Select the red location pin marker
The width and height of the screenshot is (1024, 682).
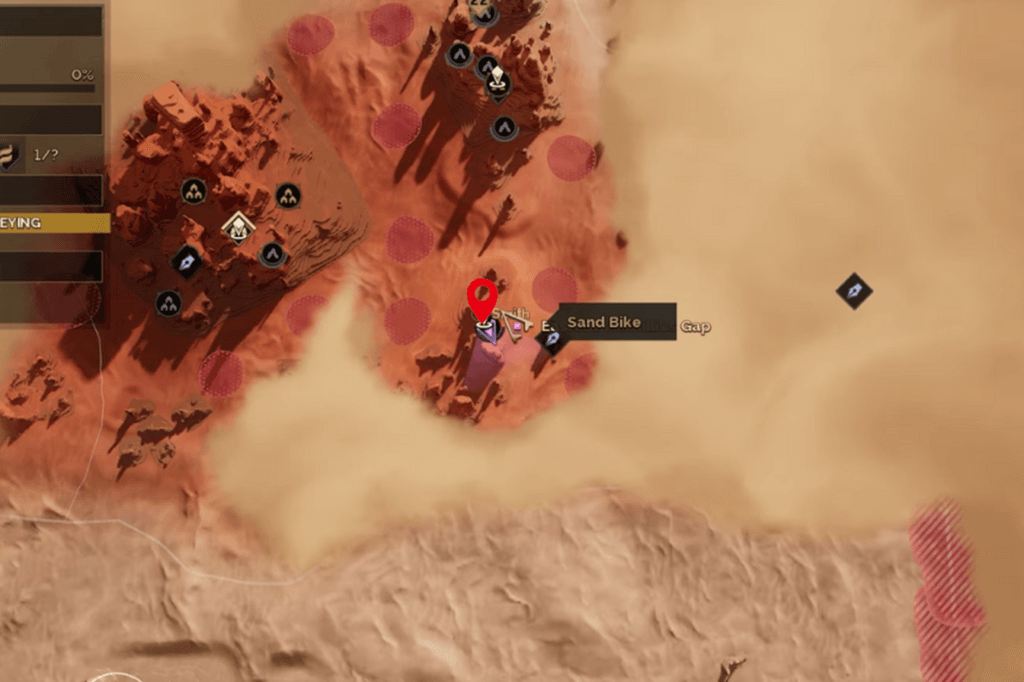coord(483,297)
